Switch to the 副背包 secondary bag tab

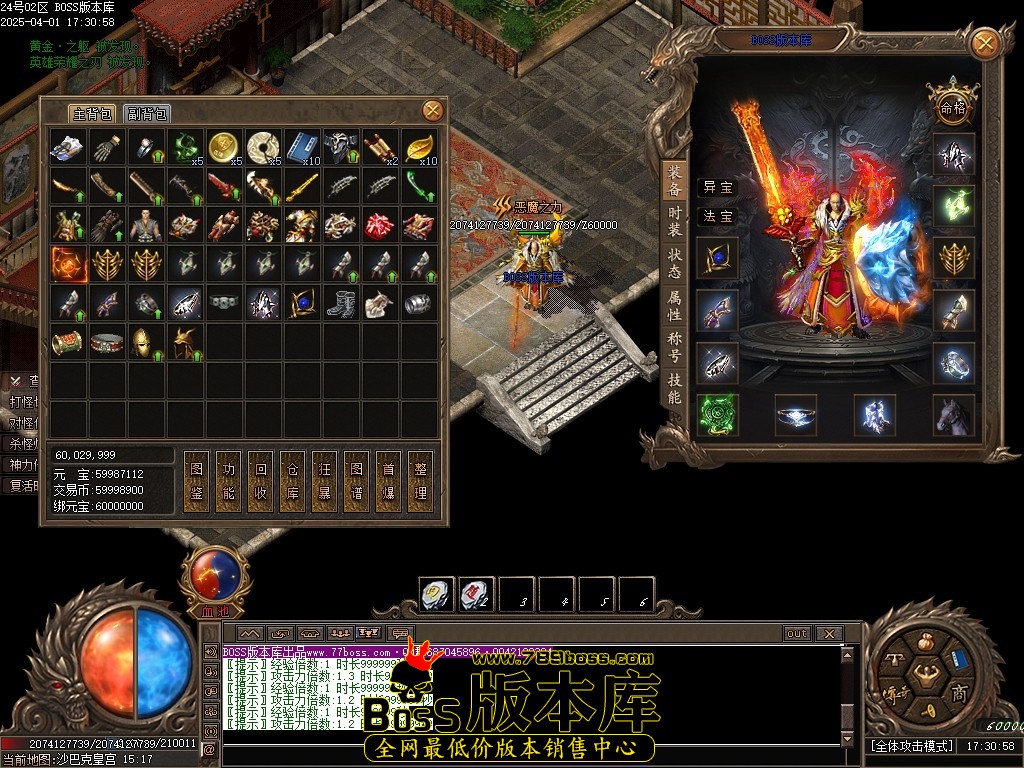(148, 114)
